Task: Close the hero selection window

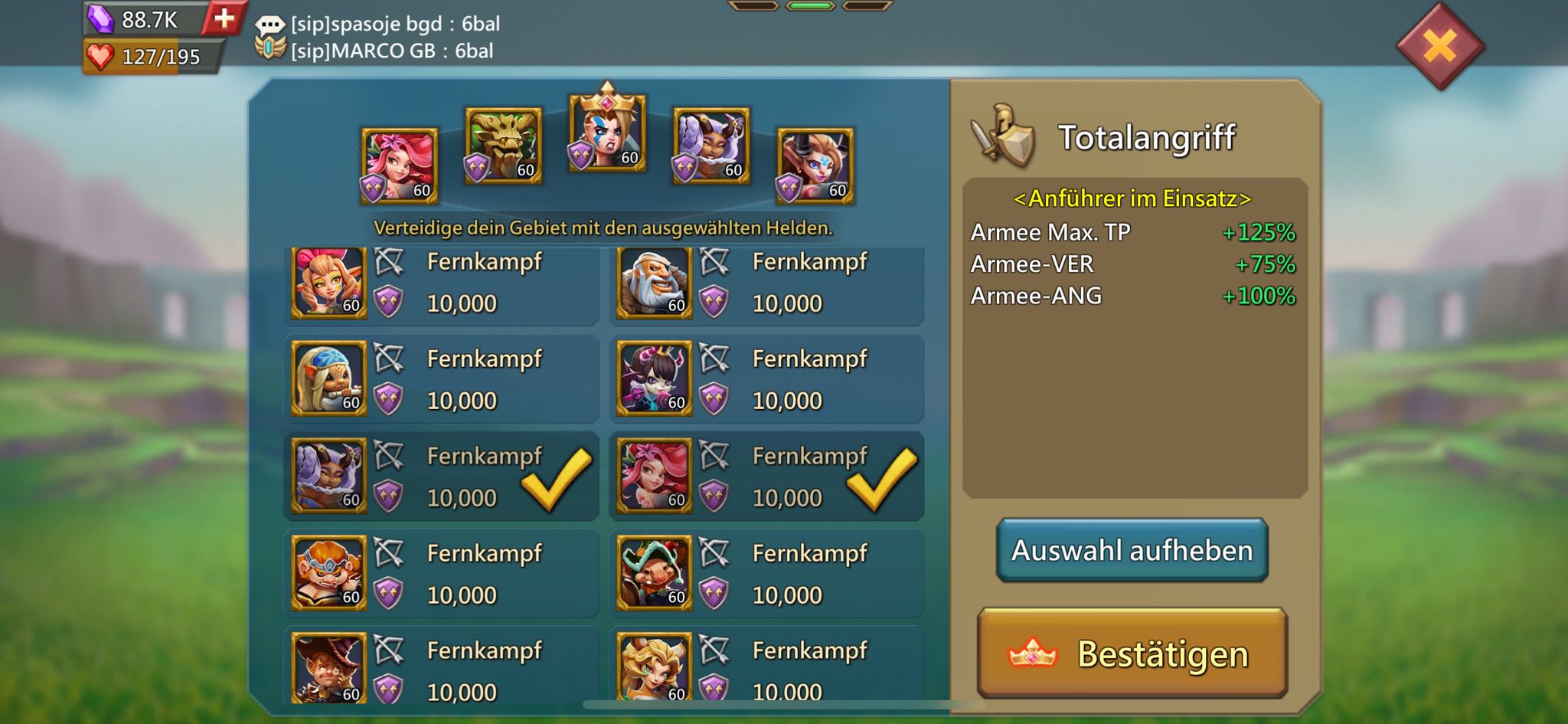Action: 1439,47
